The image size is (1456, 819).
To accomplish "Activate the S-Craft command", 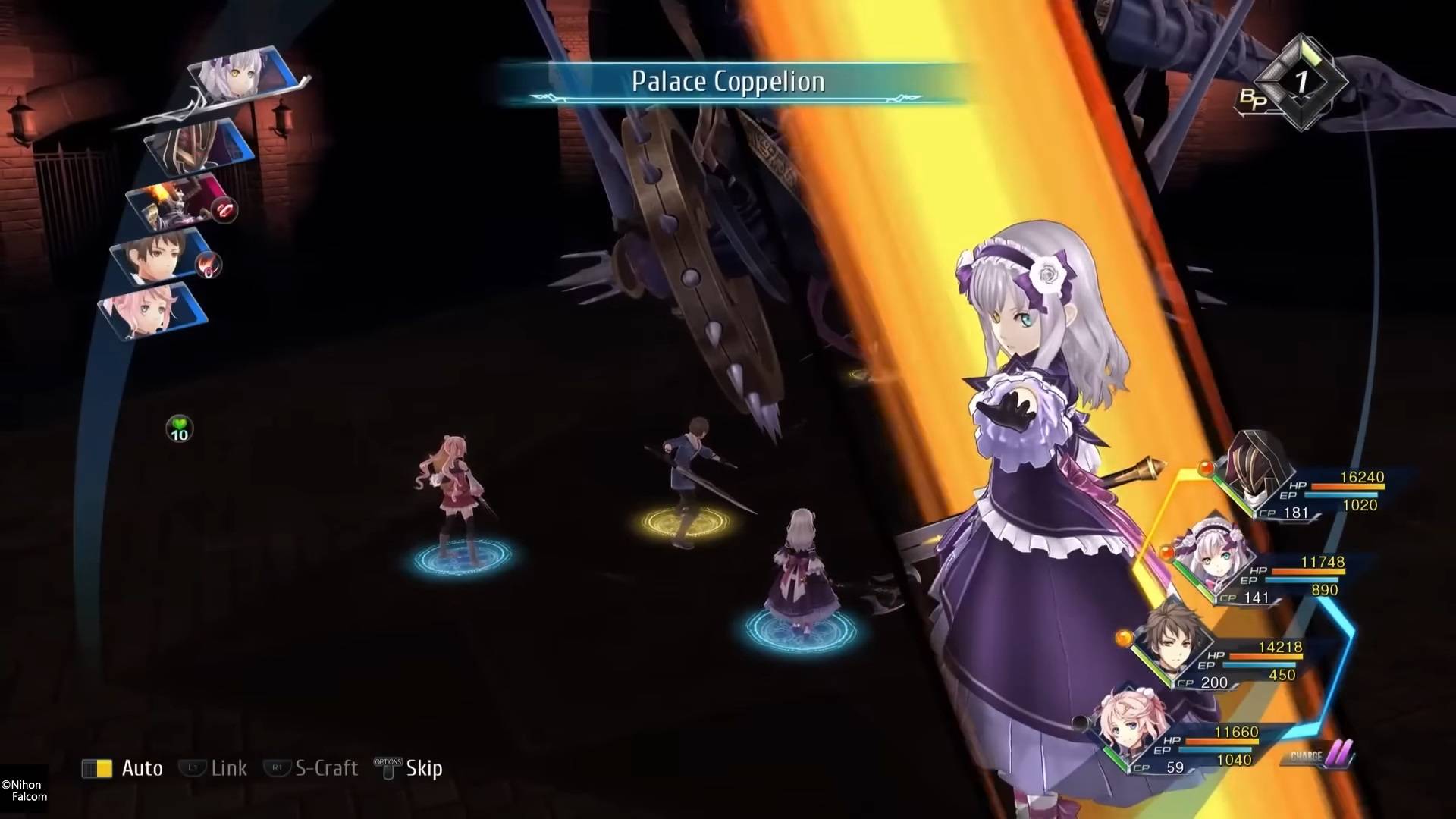I will [x=312, y=768].
